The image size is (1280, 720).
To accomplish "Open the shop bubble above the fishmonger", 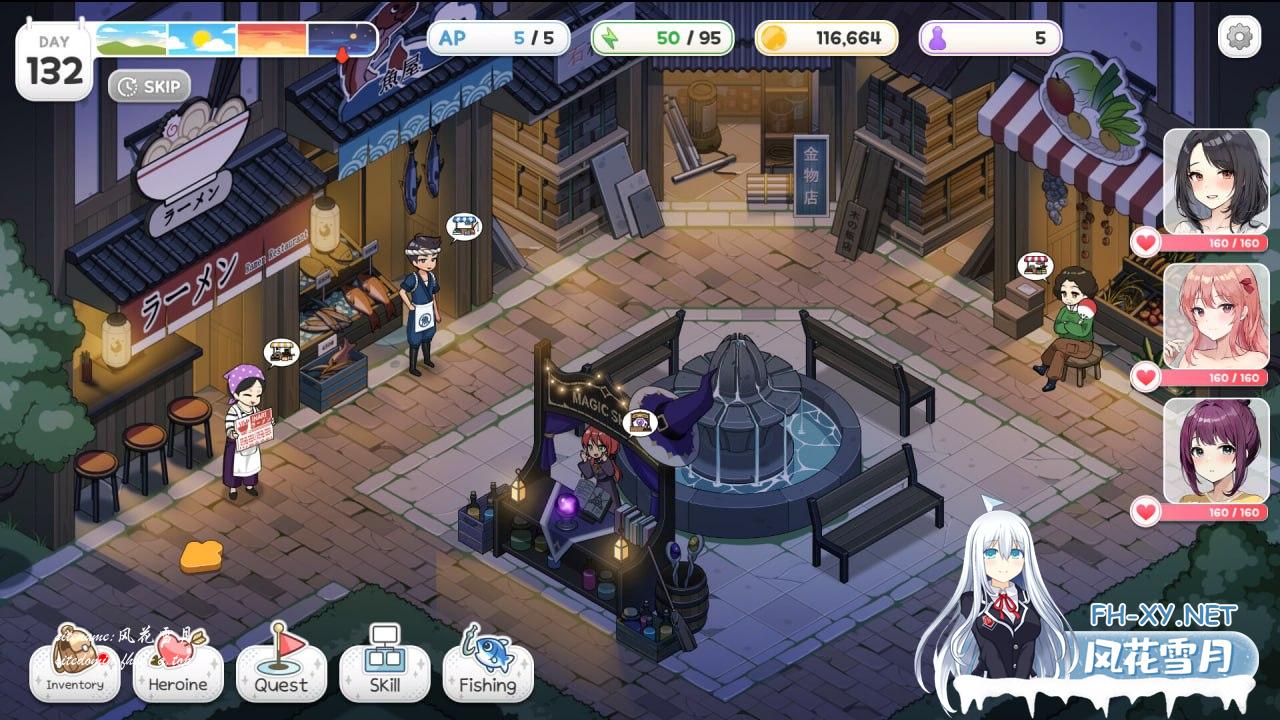I will pos(463,226).
